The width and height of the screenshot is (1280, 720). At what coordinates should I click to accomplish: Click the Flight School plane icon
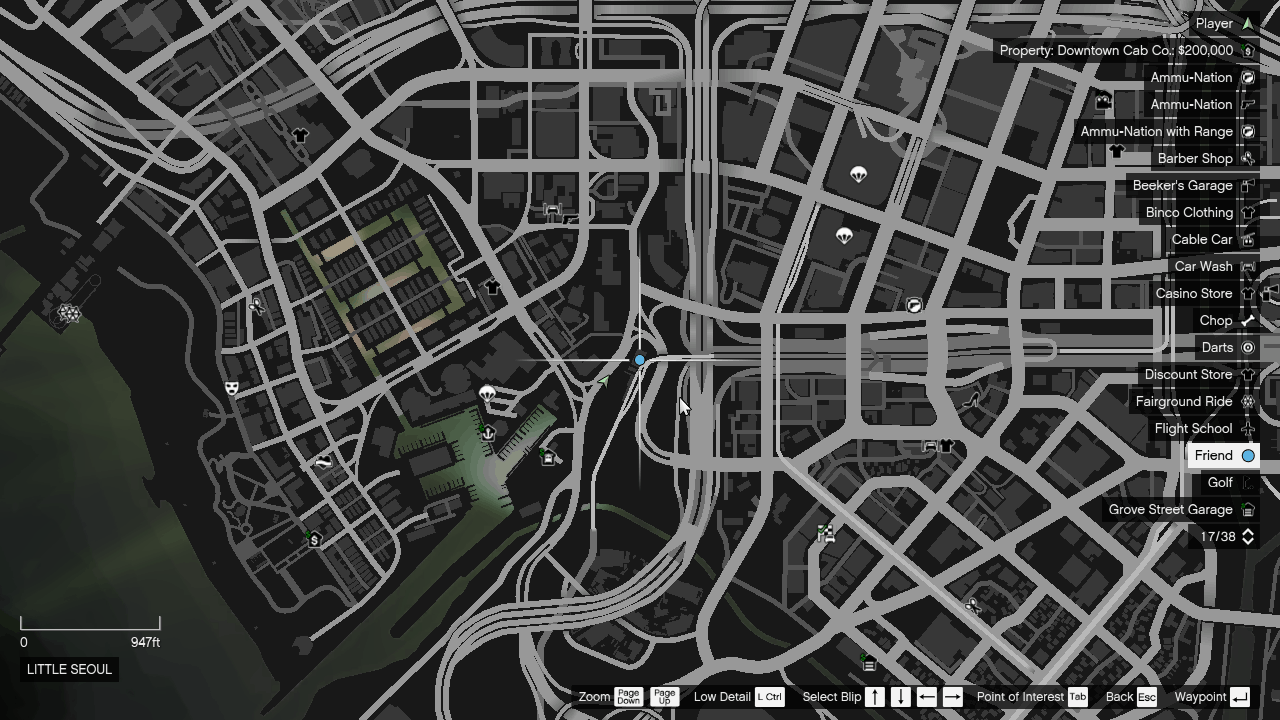[x=1246, y=428]
